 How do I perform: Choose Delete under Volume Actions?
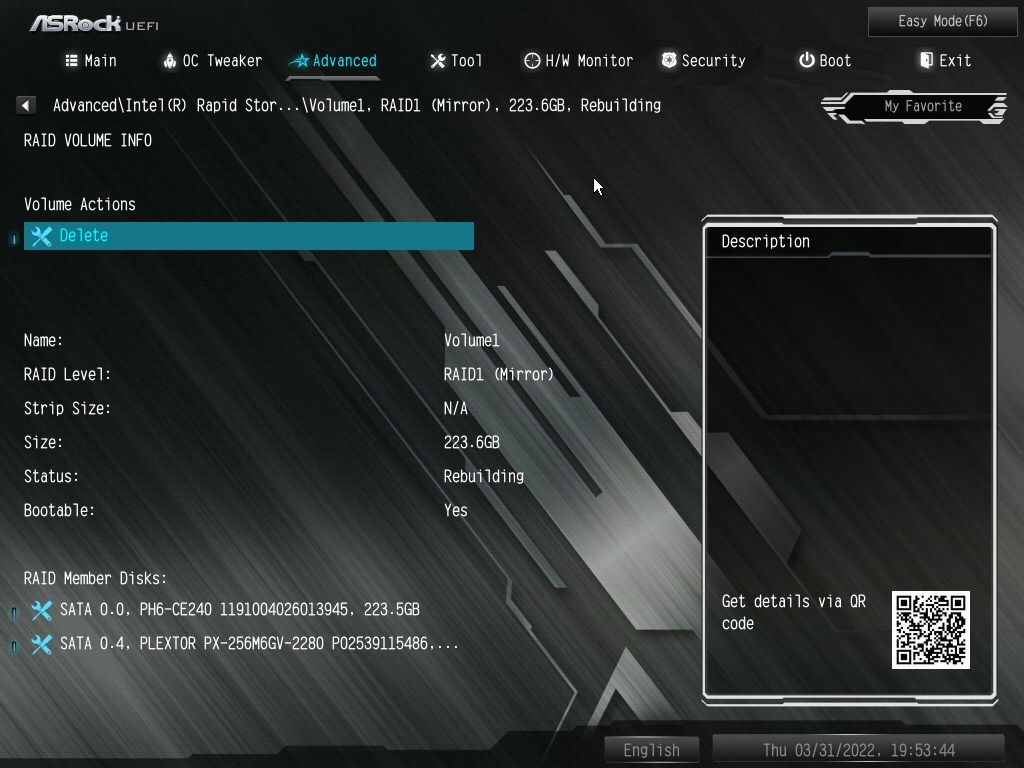point(248,236)
